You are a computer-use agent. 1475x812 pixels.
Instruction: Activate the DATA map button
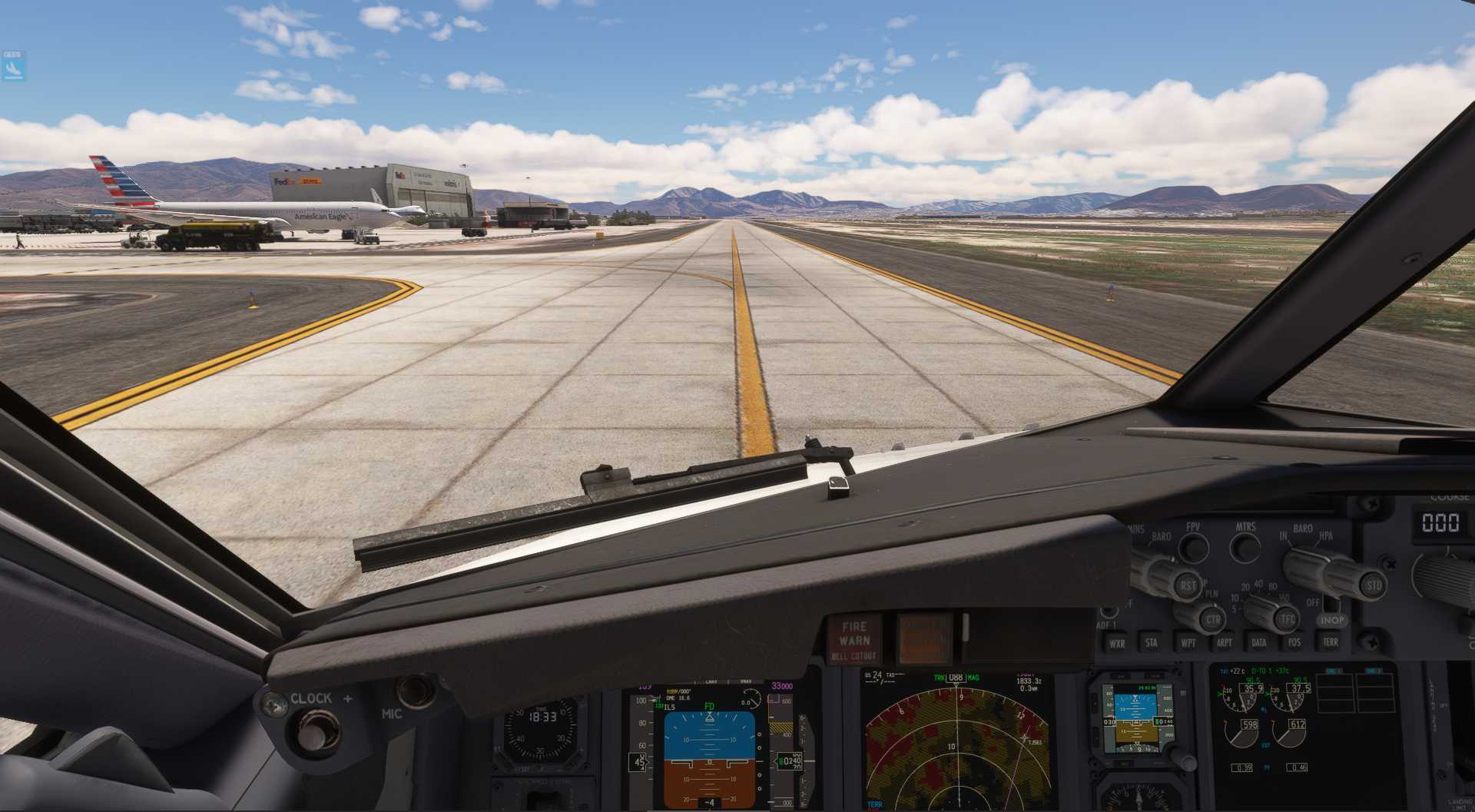1259,642
